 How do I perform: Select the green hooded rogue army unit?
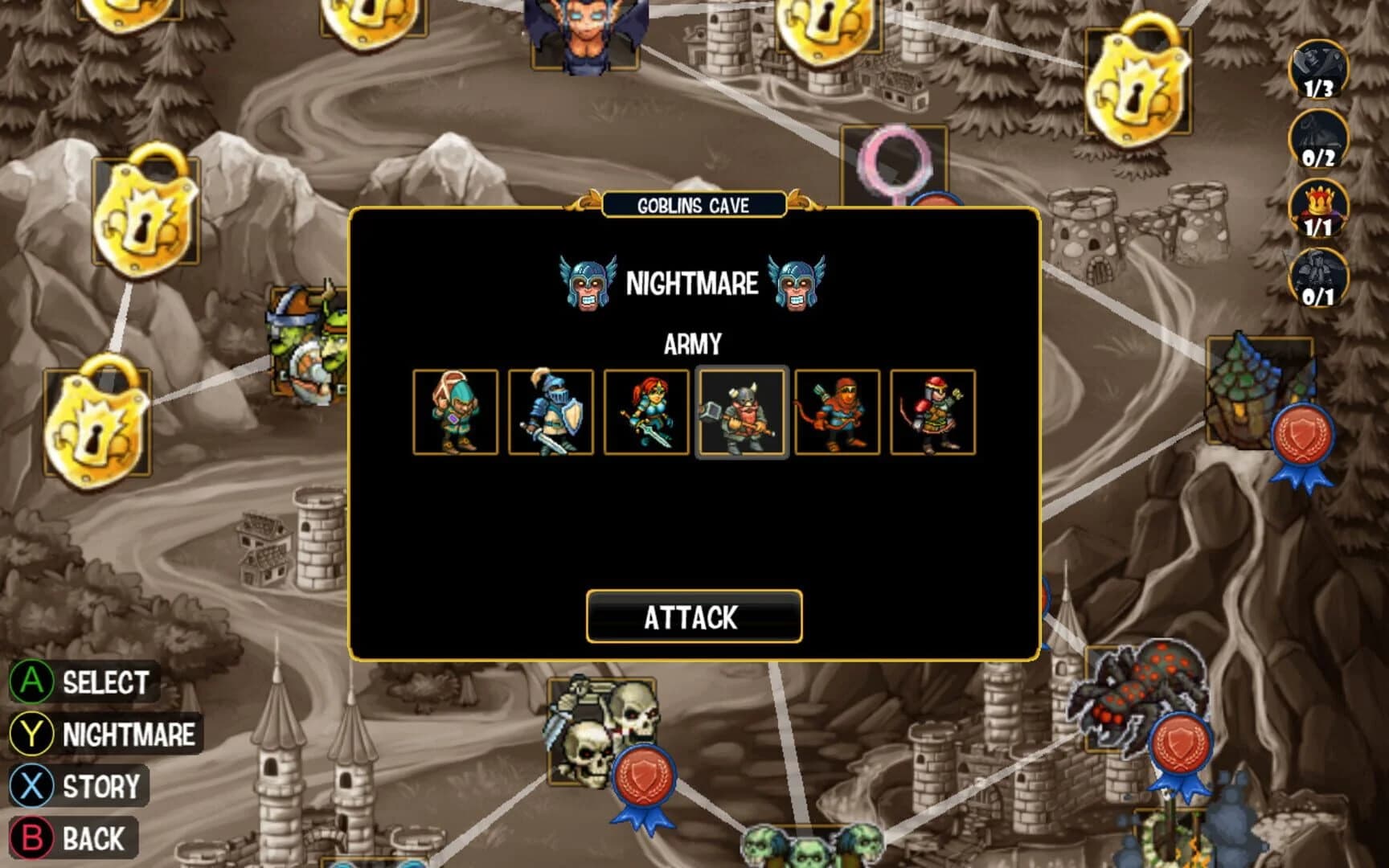[x=456, y=412]
